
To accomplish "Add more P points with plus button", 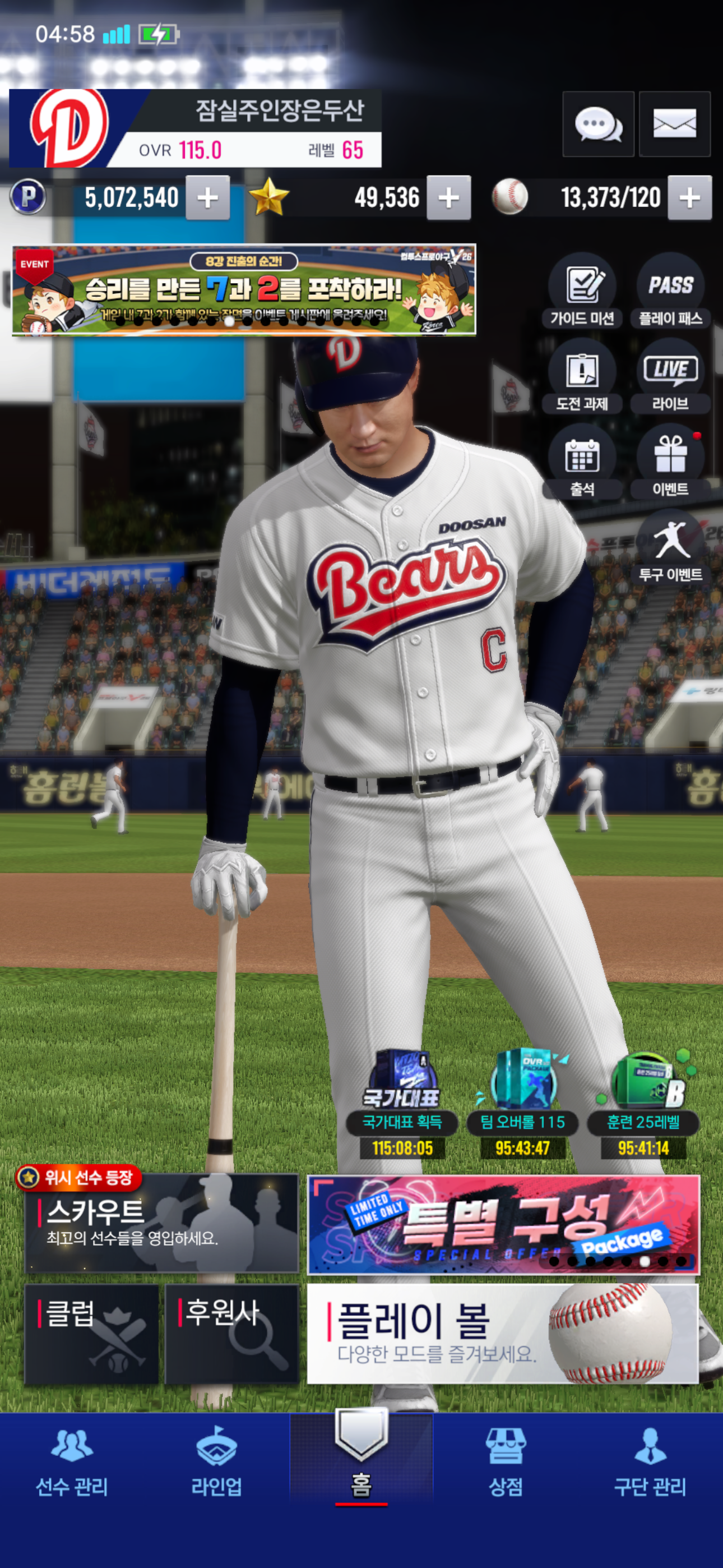I will click(207, 198).
